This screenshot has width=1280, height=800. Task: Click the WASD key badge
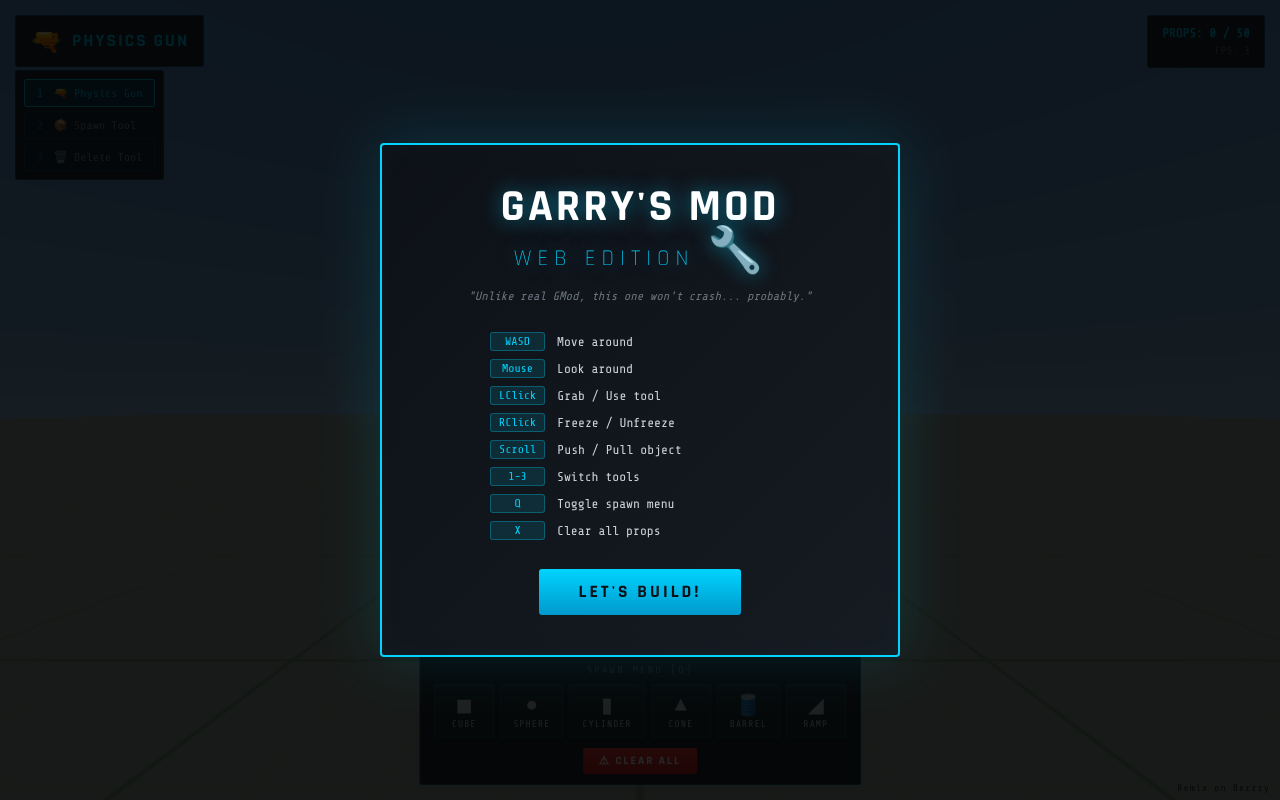click(517, 341)
